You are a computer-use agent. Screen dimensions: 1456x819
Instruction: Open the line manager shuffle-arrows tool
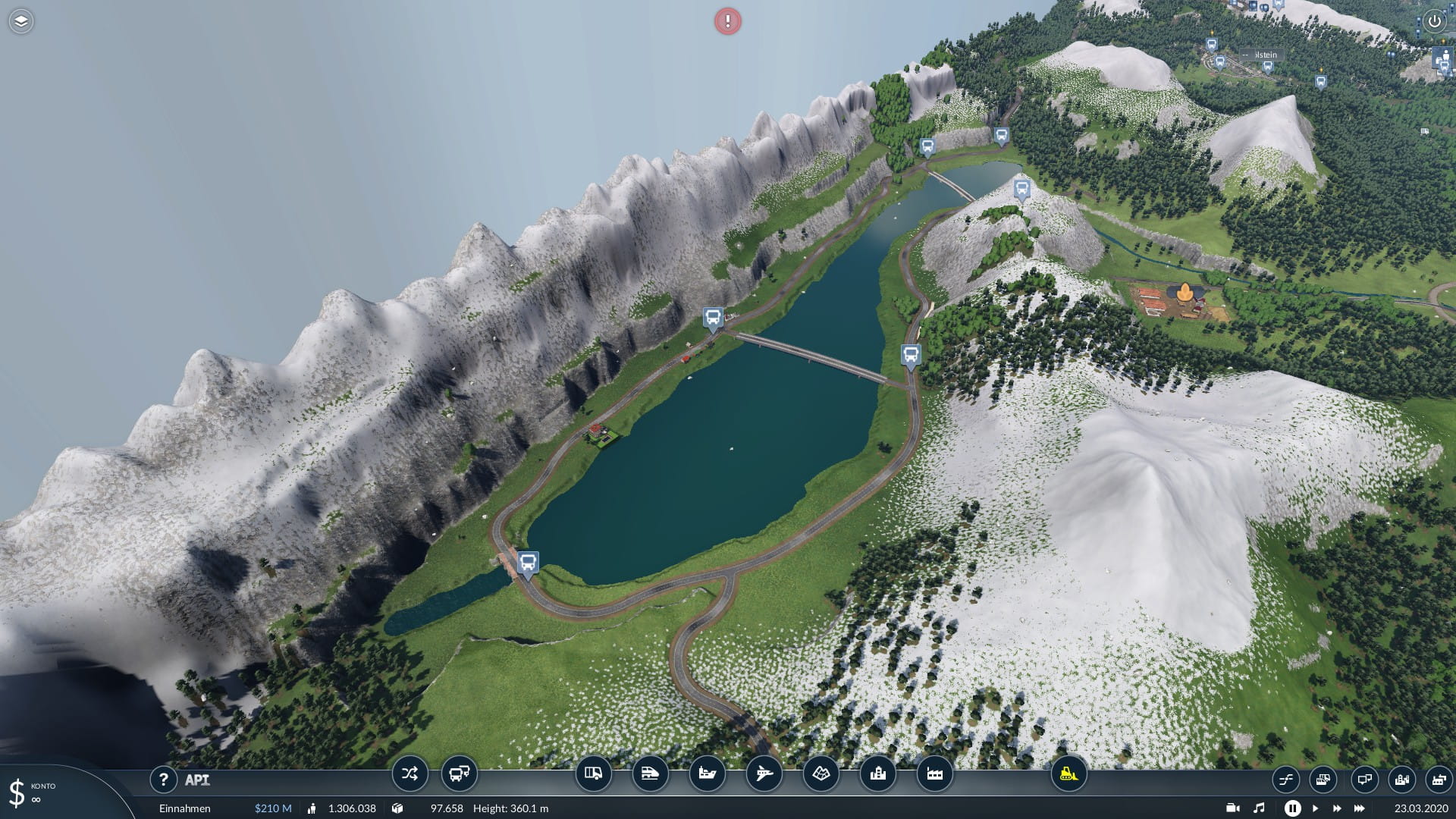409,774
